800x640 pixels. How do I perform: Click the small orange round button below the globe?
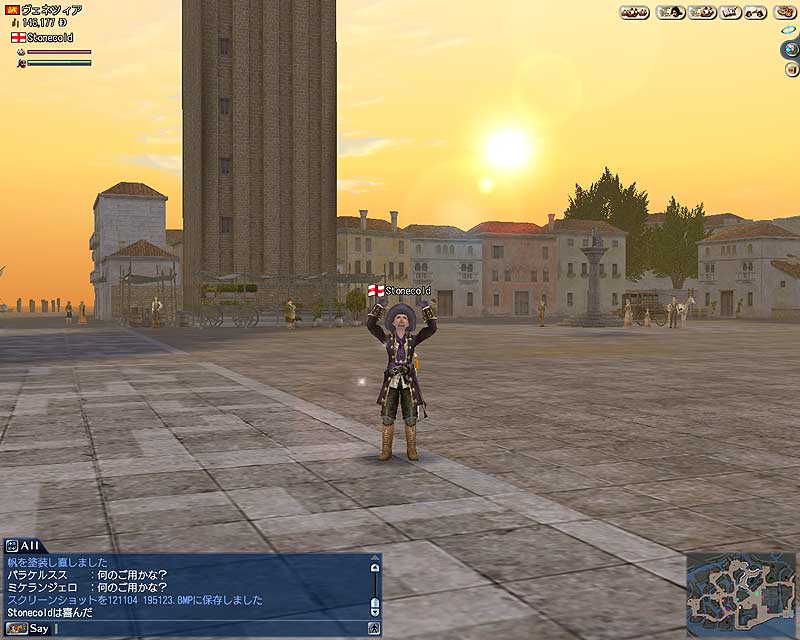tap(792, 69)
